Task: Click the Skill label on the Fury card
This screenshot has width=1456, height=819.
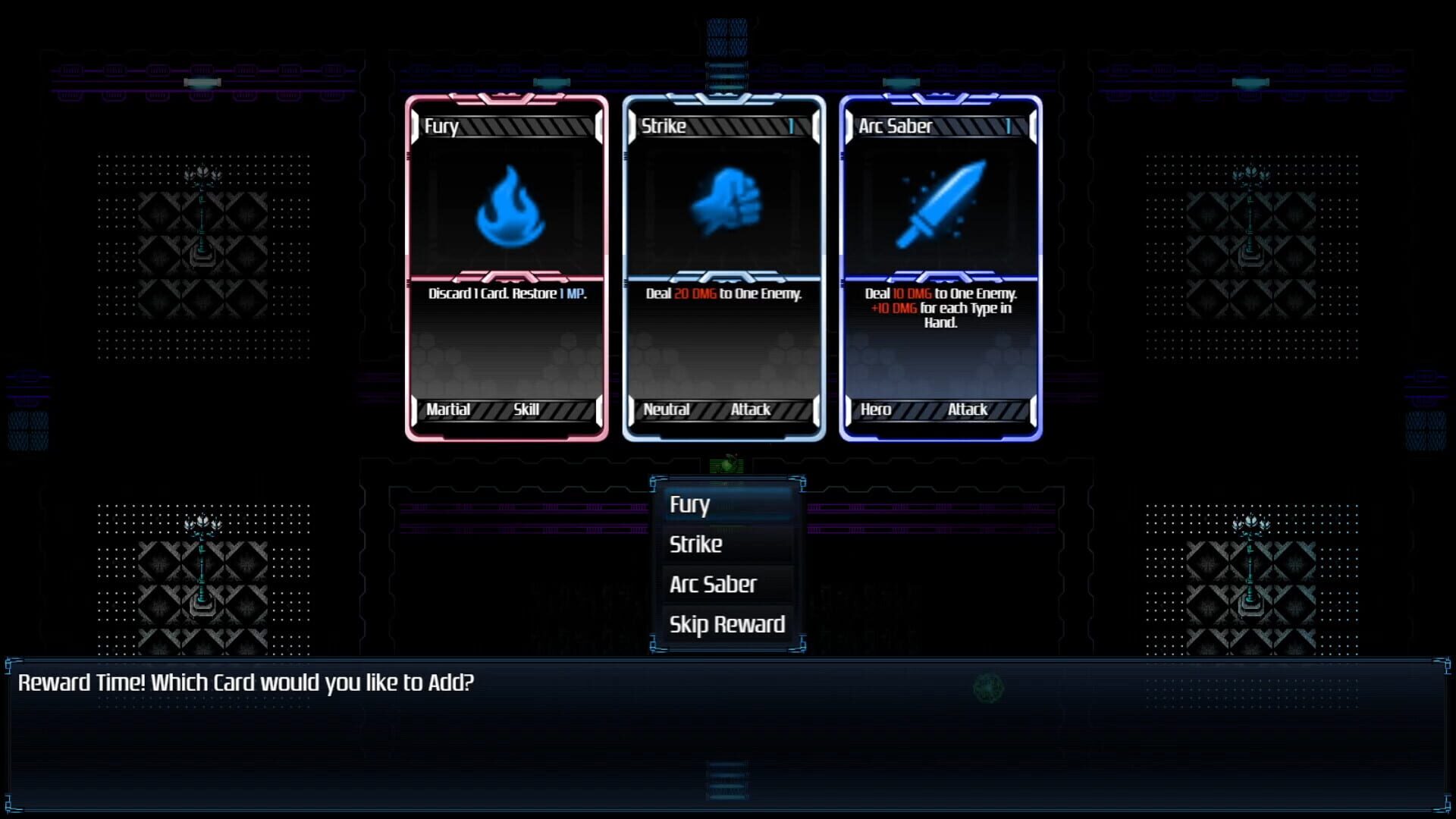Action: pos(526,409)
